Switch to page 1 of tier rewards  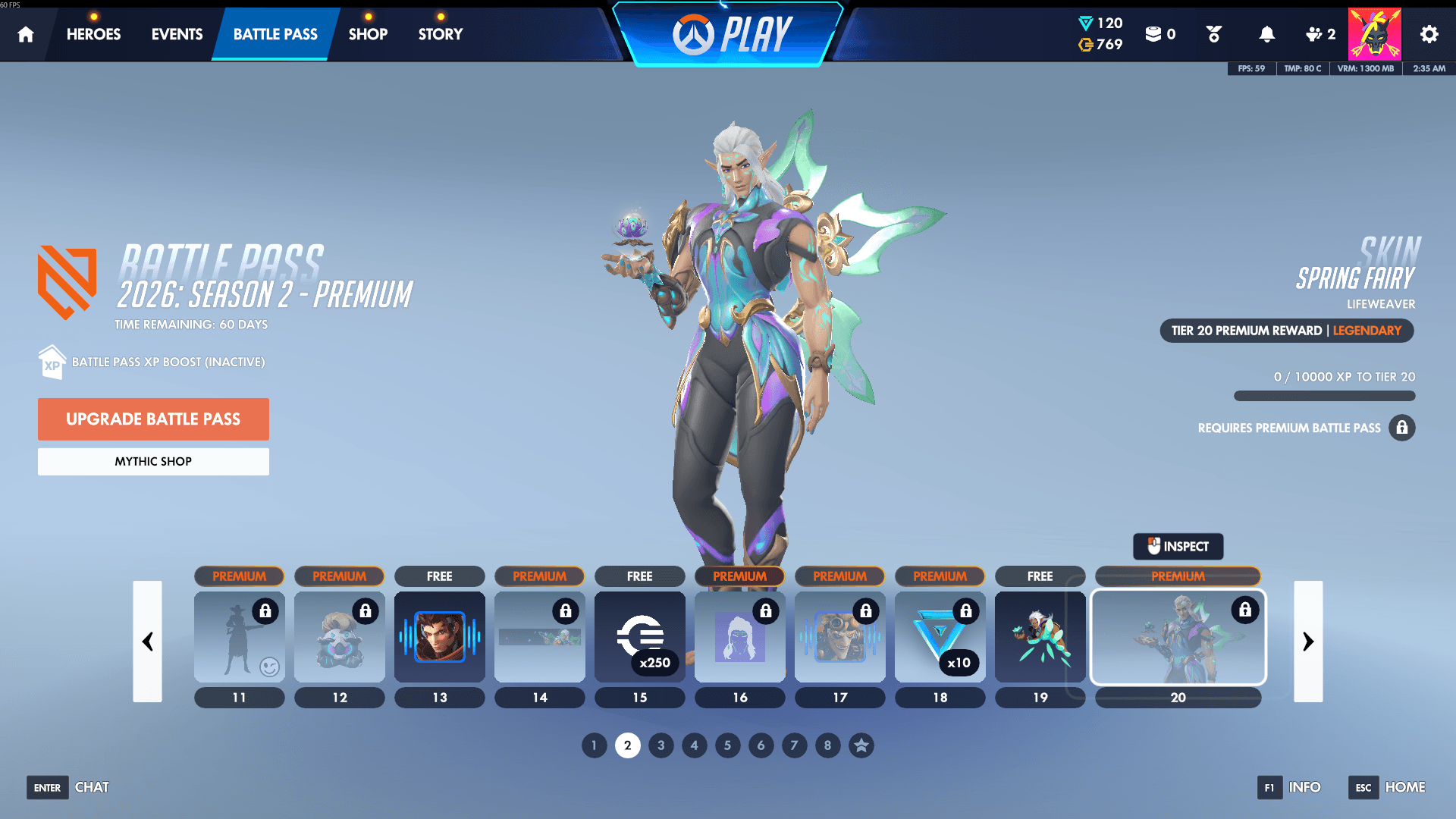click(x=594, y=745)
